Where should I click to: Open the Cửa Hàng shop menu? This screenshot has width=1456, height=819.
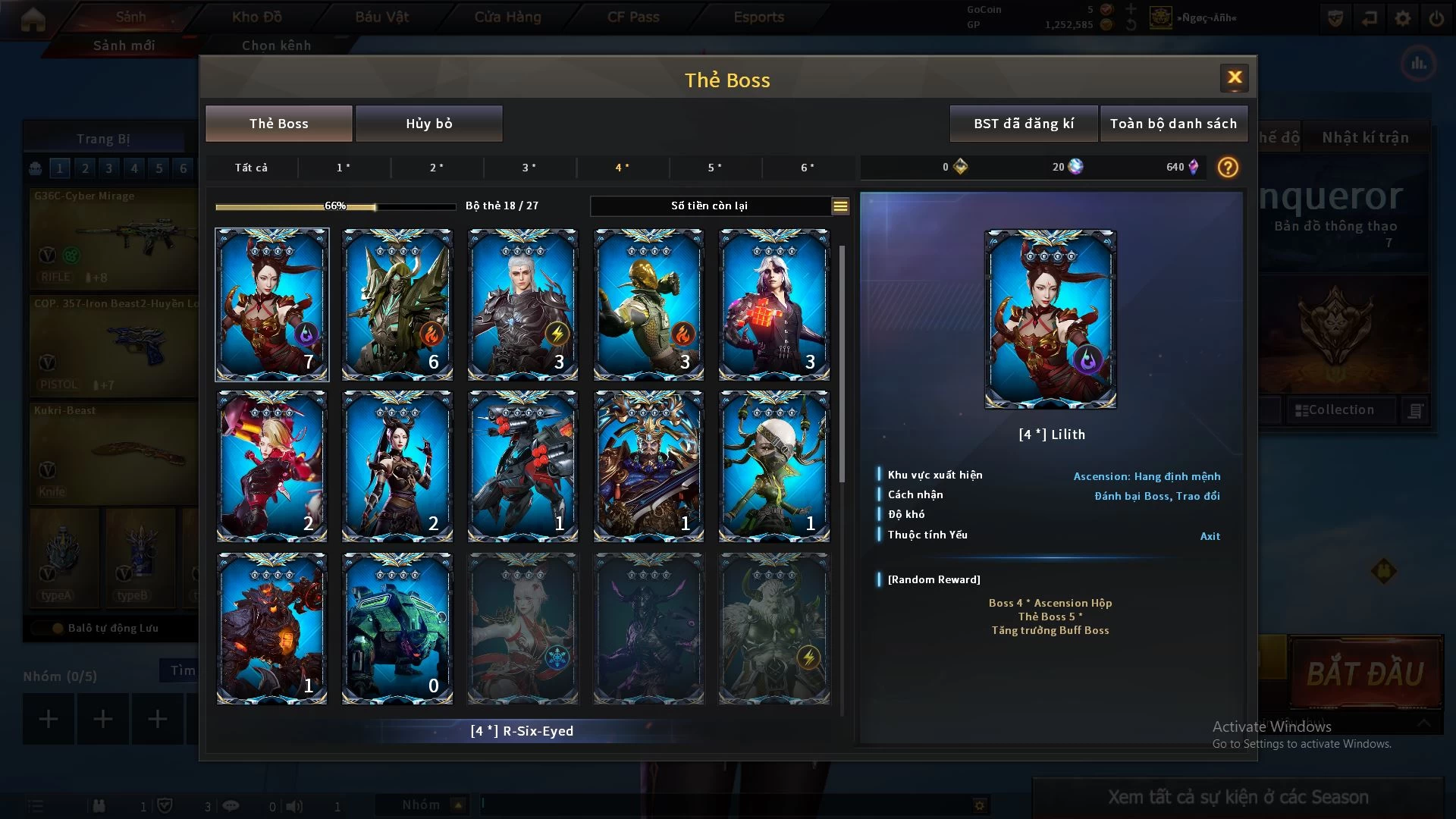[507, 17]
